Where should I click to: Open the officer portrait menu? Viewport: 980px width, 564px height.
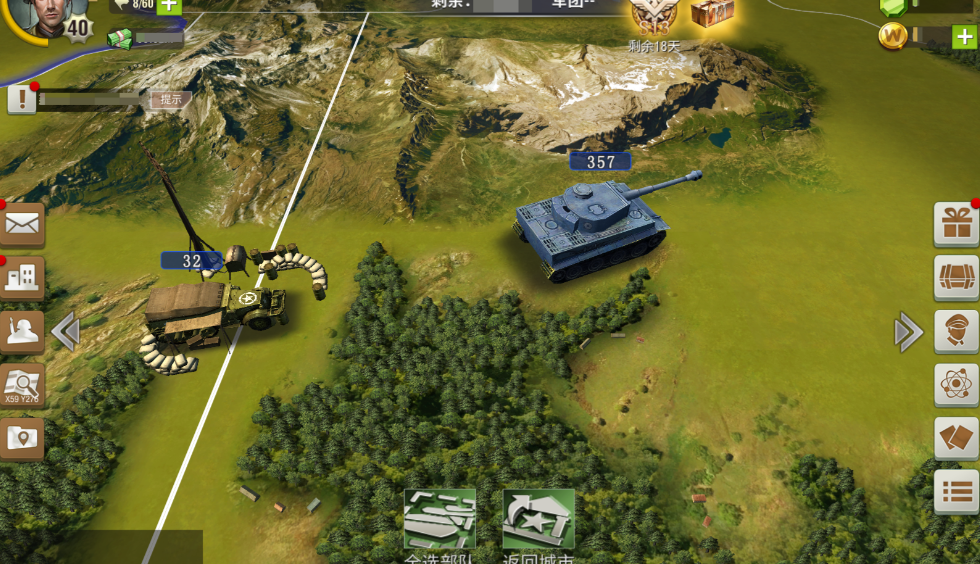956,331
